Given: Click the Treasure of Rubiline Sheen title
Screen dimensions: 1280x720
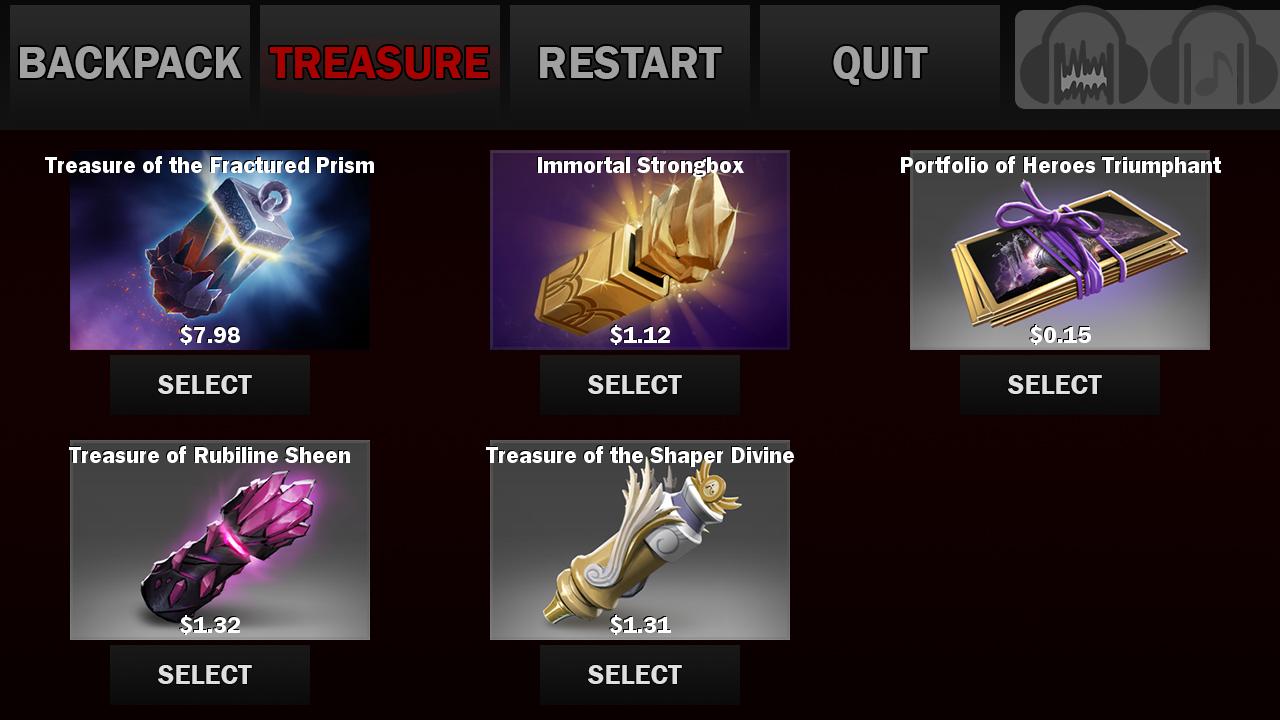Looking at the screenshot, I should [208, 455].
